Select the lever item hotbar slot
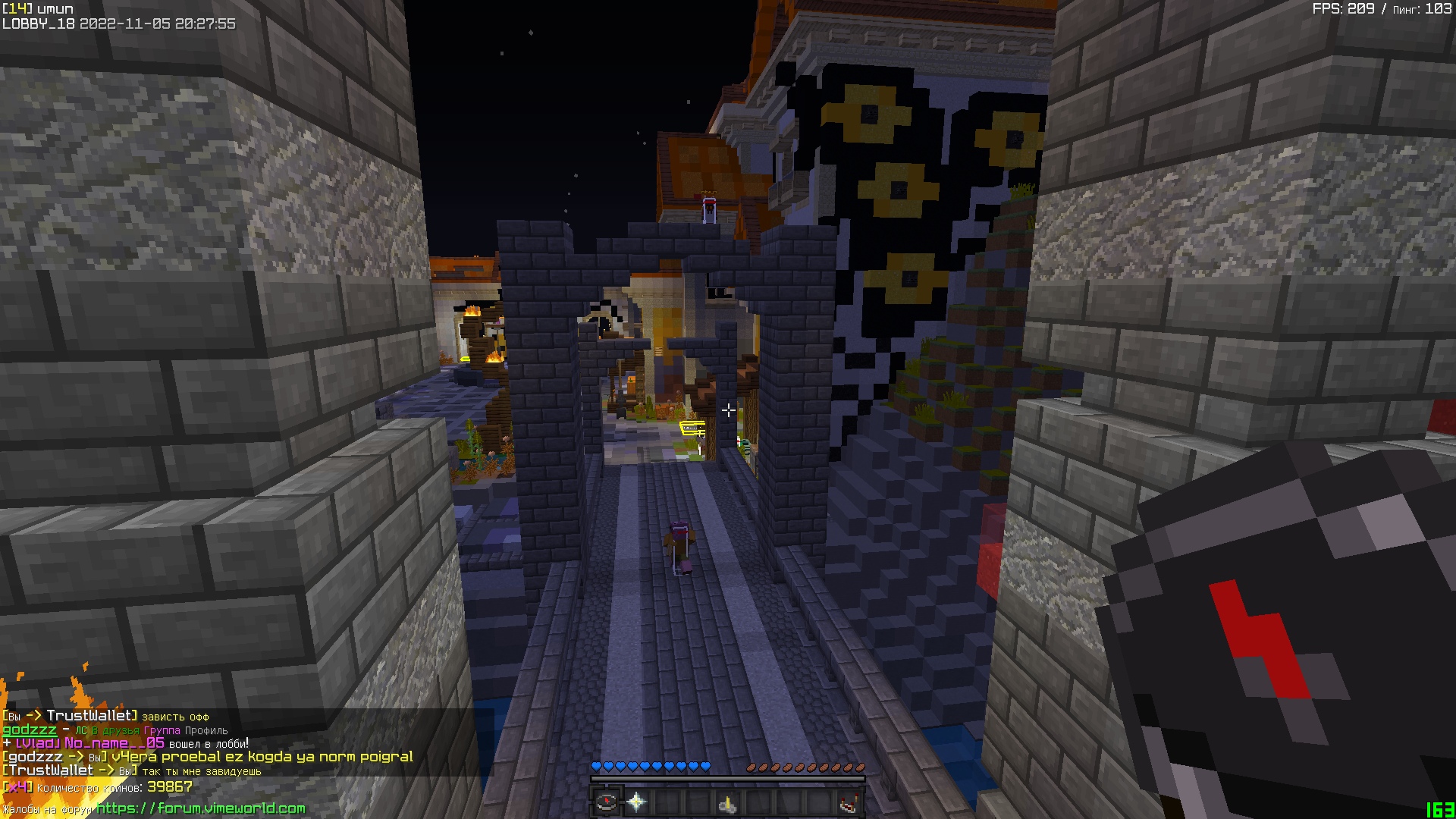Screen dimensions: 1456x819 [x=727, y=802]
